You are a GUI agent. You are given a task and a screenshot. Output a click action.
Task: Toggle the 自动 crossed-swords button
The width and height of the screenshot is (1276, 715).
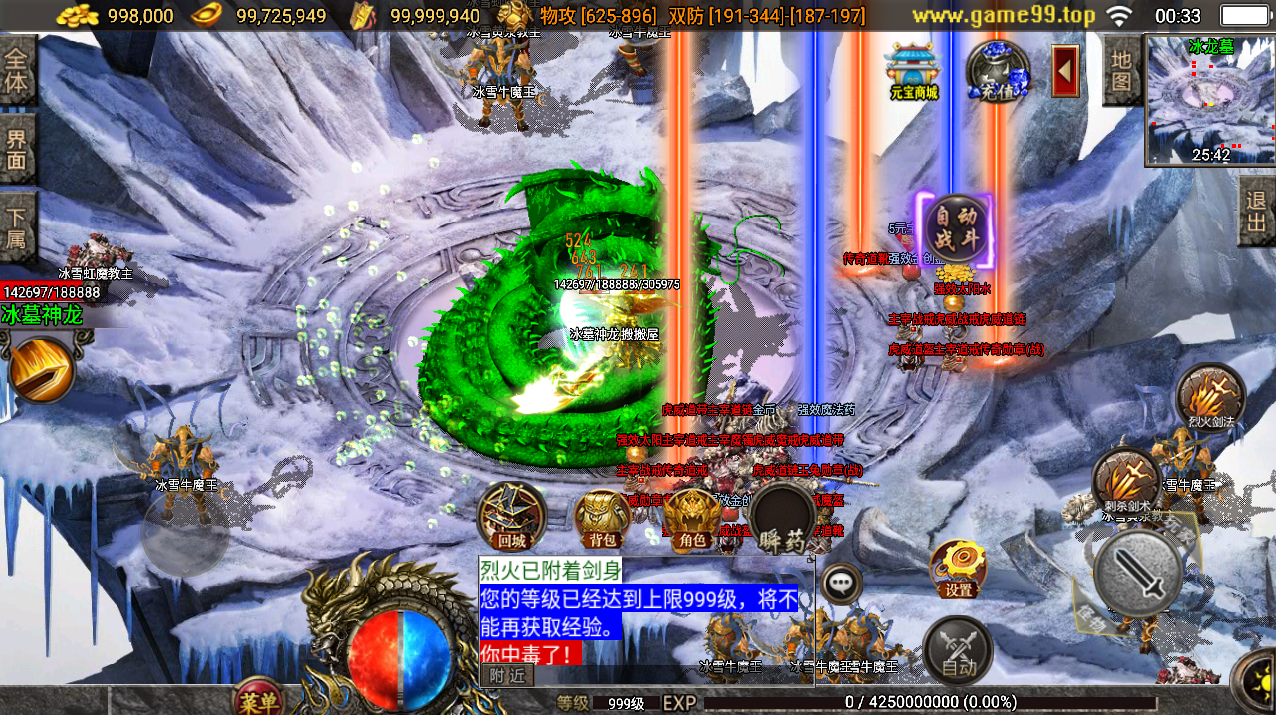point(958,649)
